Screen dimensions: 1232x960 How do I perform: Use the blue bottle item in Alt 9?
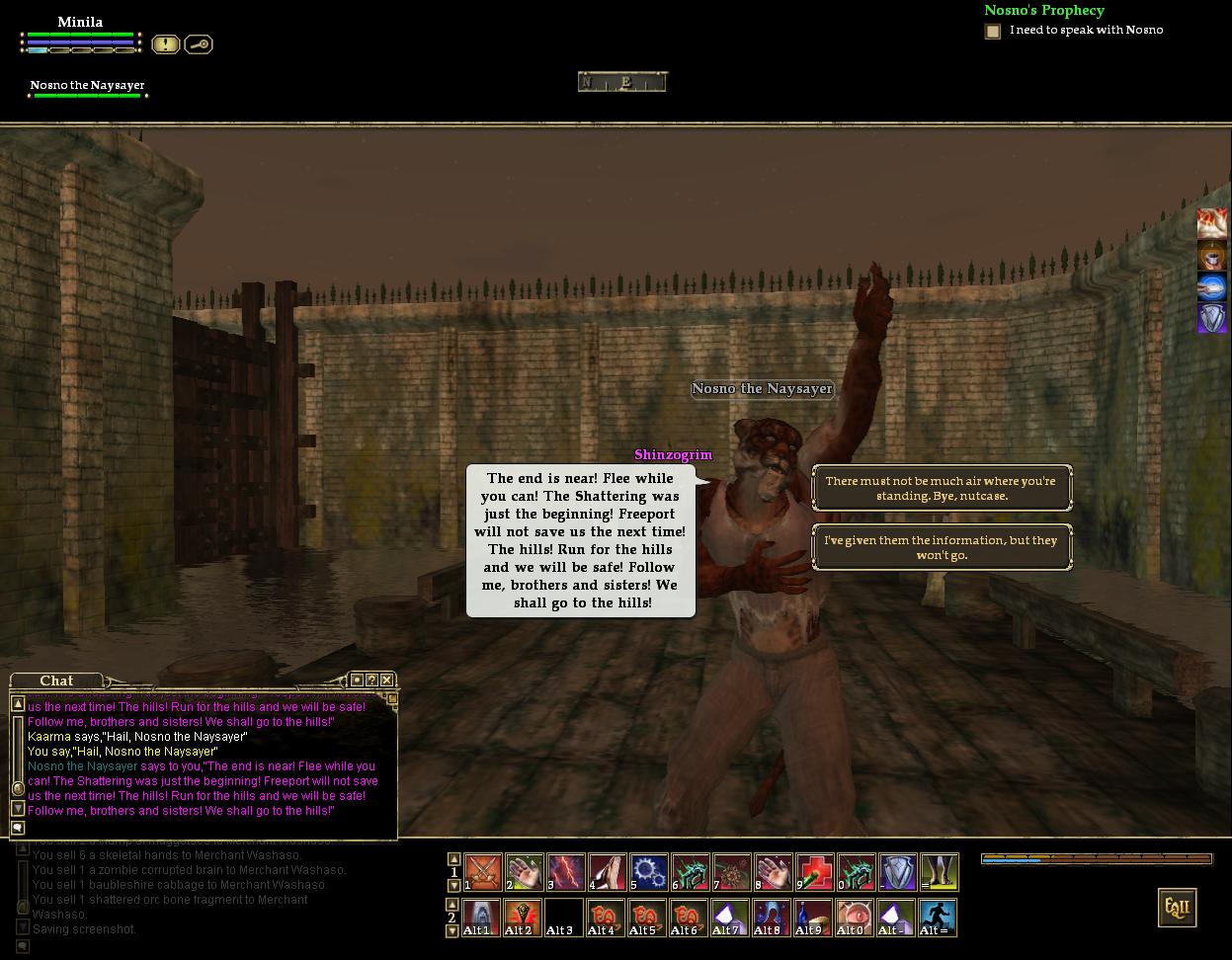[813, 918]
